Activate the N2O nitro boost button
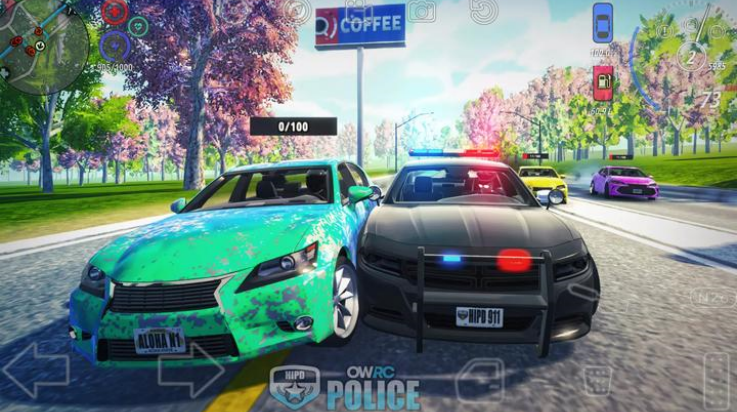737x412 pixels. coord(712,297)
